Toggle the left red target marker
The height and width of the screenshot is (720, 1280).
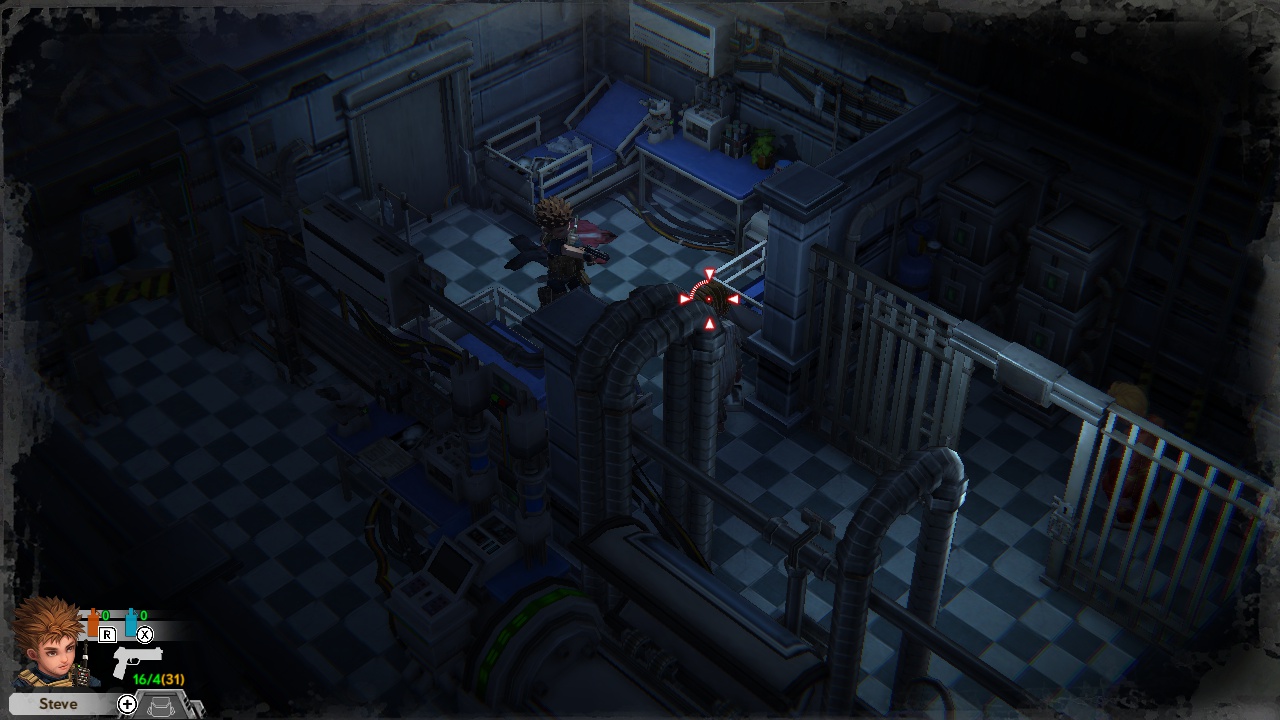coord(683,299)
